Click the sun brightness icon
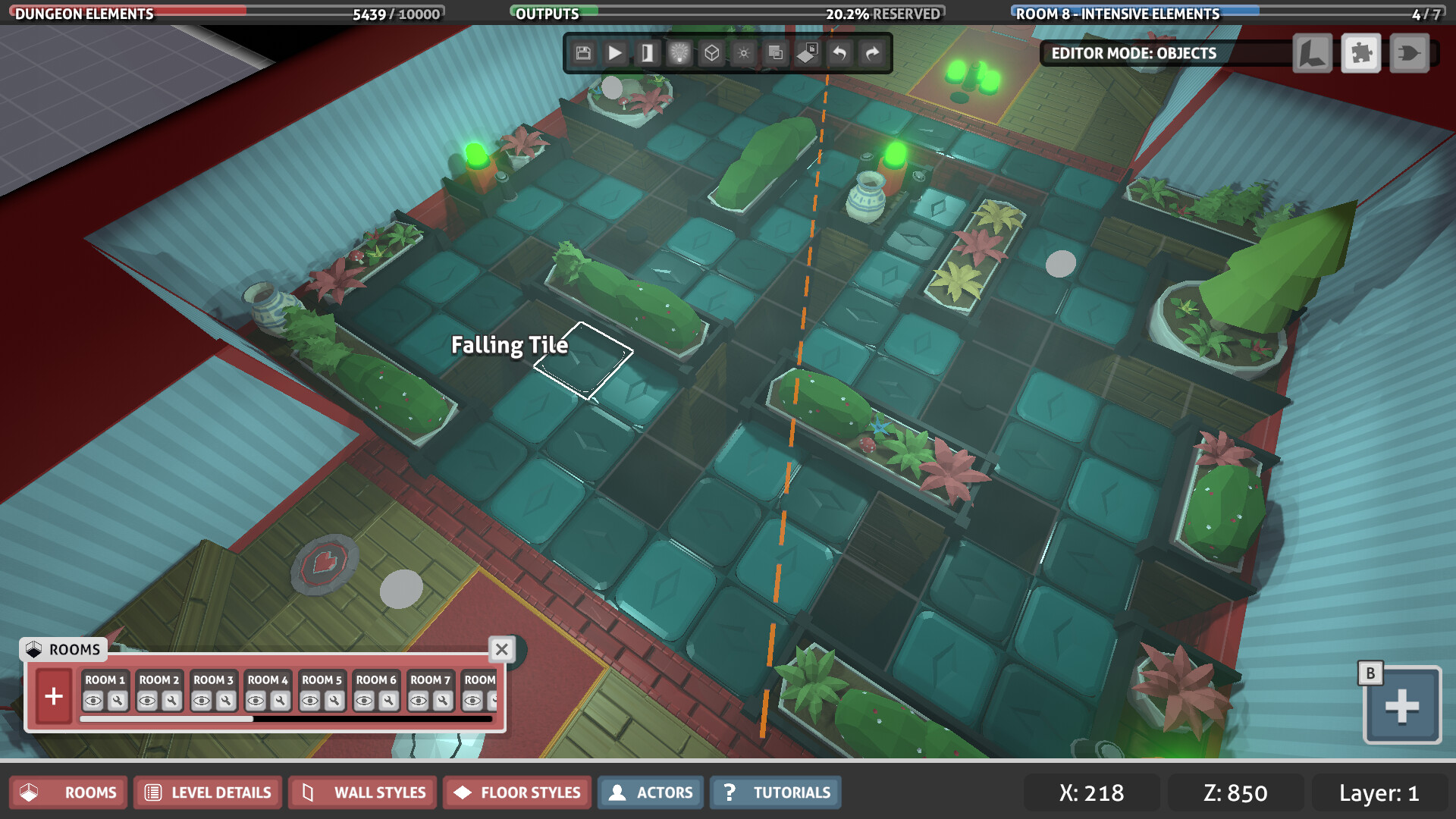 point(743,53)
